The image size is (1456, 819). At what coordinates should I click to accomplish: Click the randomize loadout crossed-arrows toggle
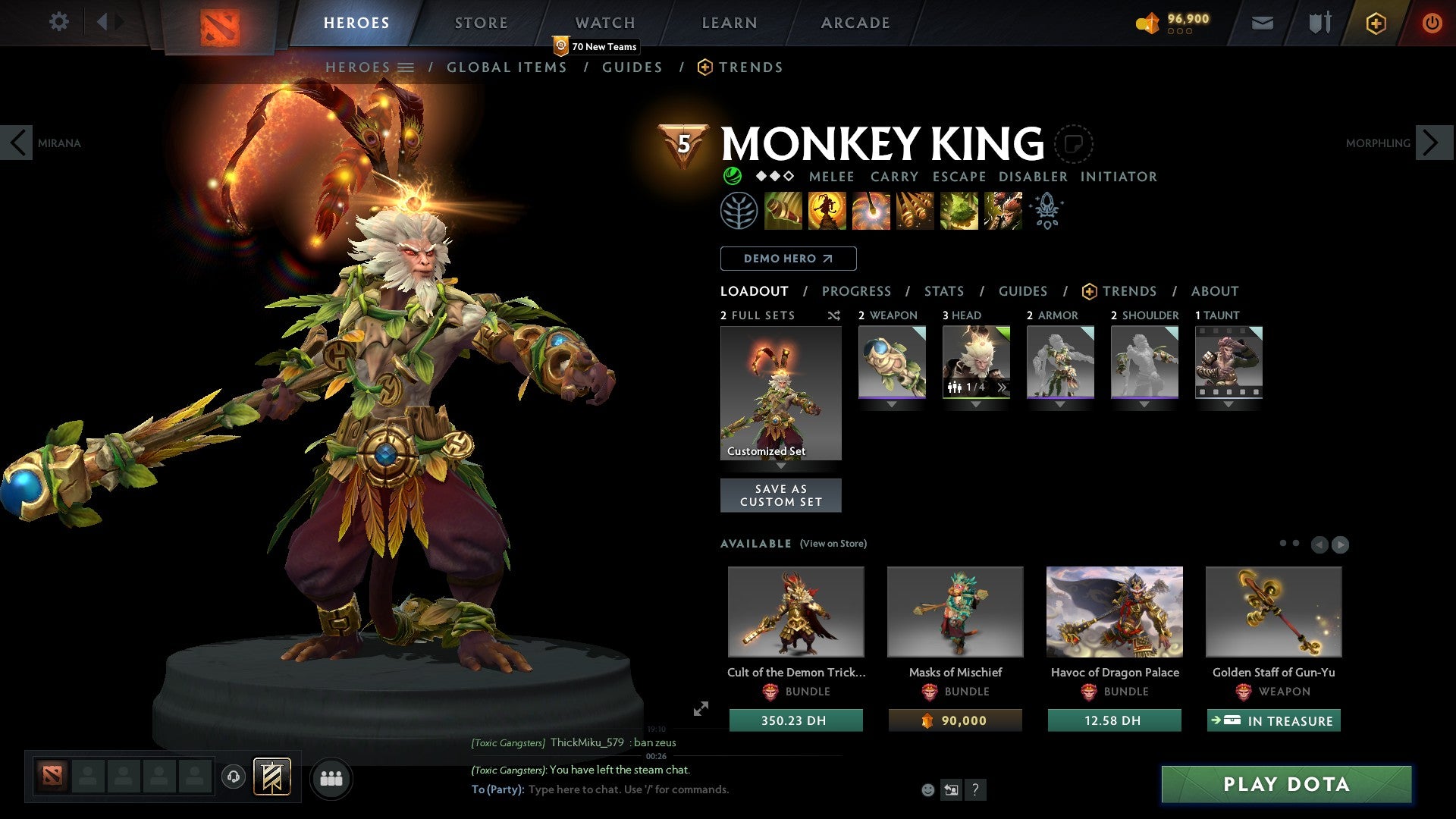coord(833,315)
